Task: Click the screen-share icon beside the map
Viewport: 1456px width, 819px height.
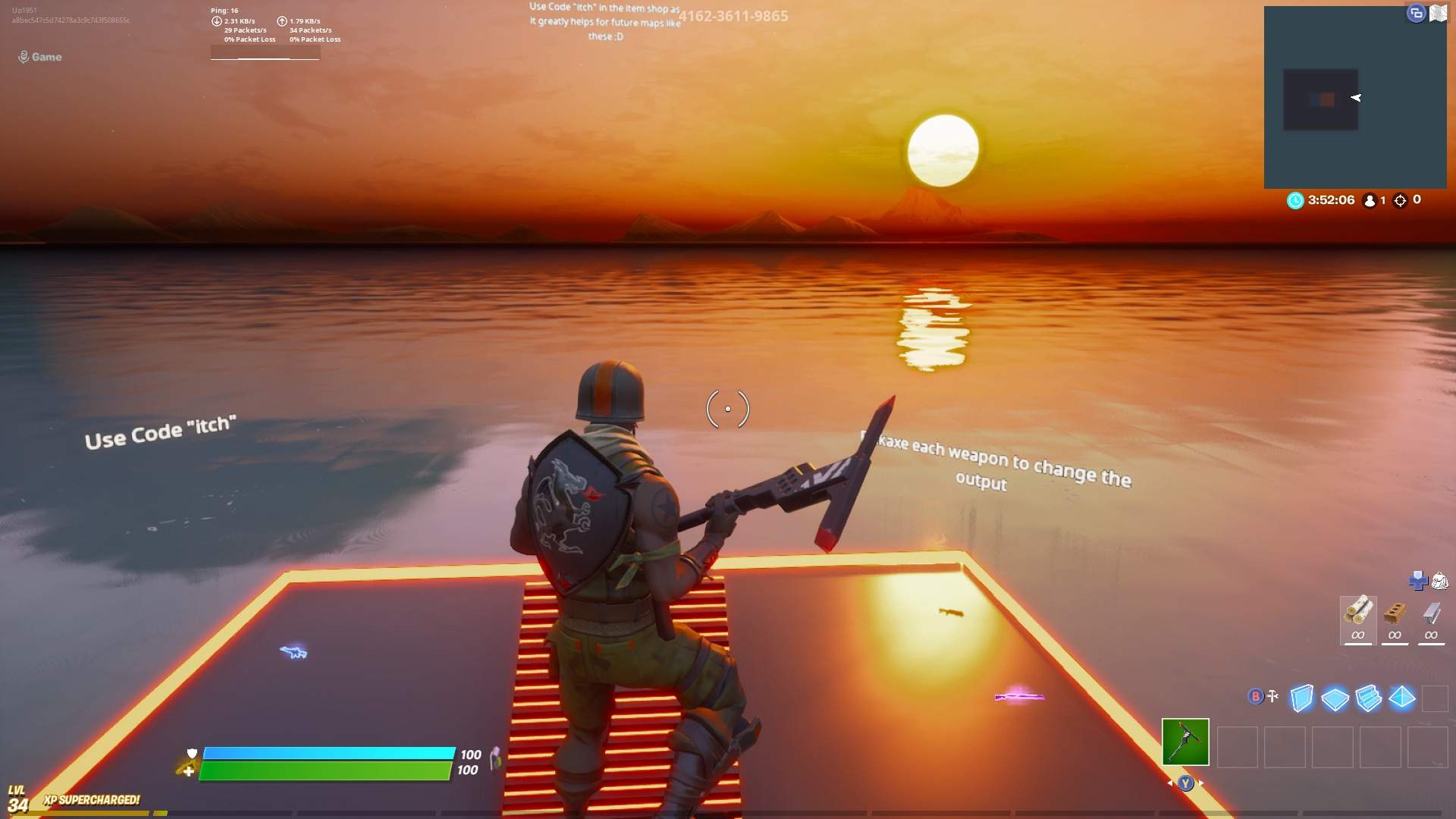Action: click(x=1416, y=13)
